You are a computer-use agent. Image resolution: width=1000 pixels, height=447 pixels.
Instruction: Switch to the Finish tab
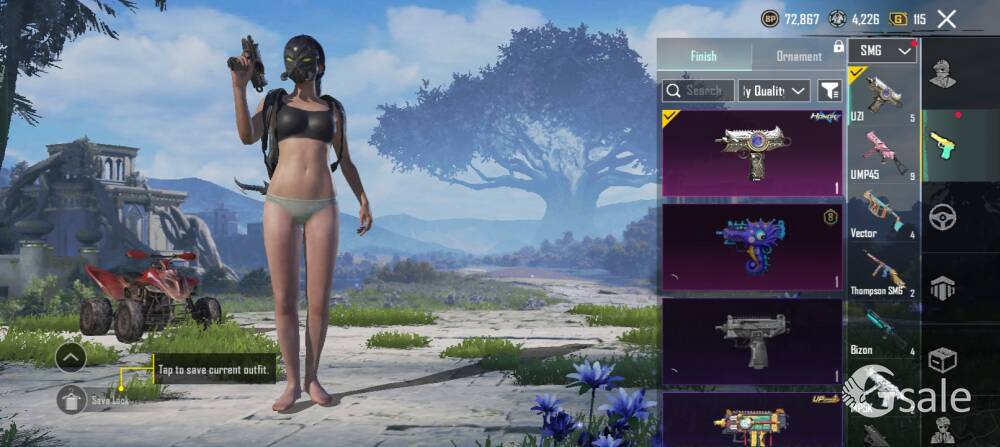point(703,56)
